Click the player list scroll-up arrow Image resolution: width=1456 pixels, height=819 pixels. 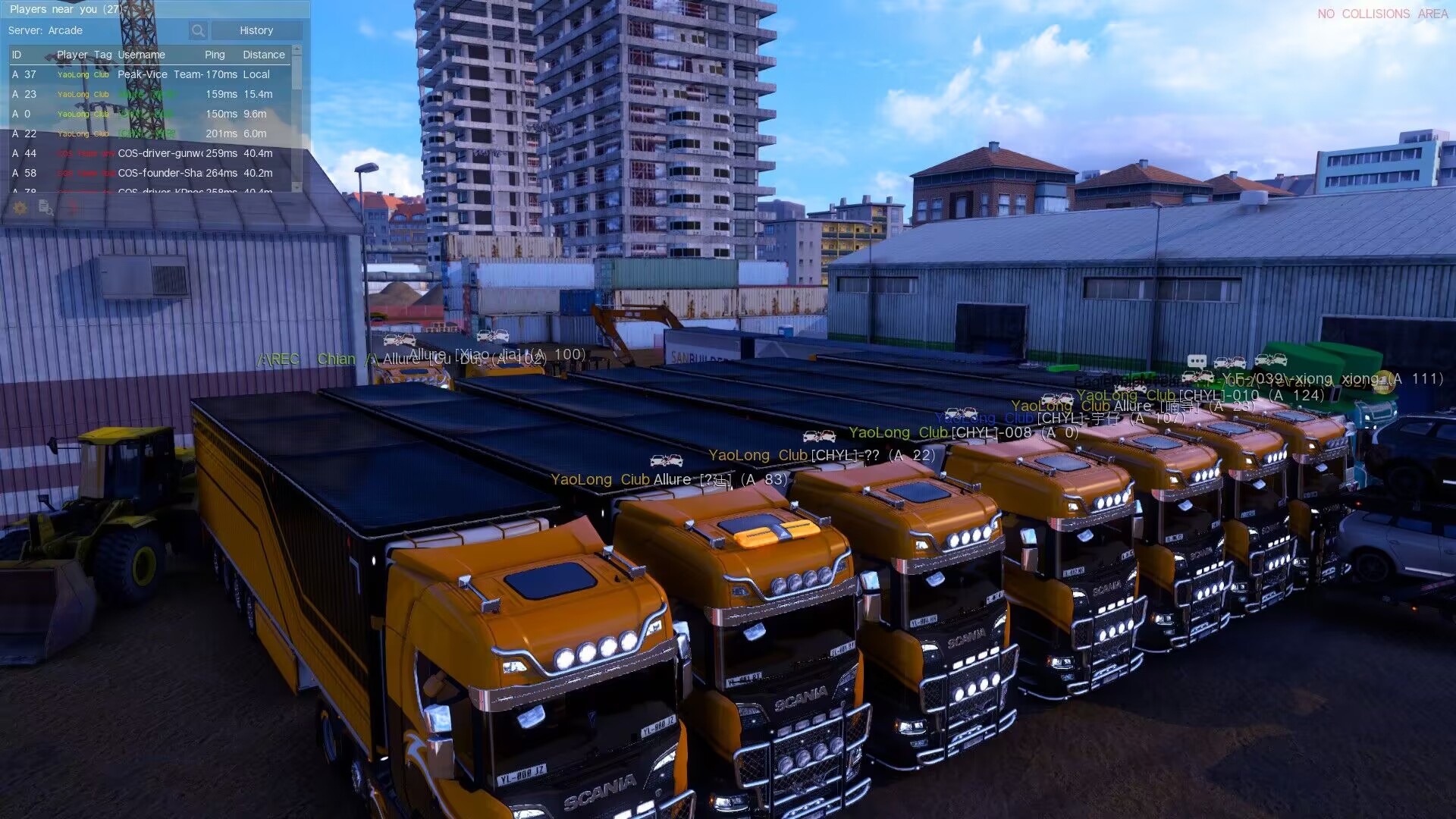[x=297, y=50]
